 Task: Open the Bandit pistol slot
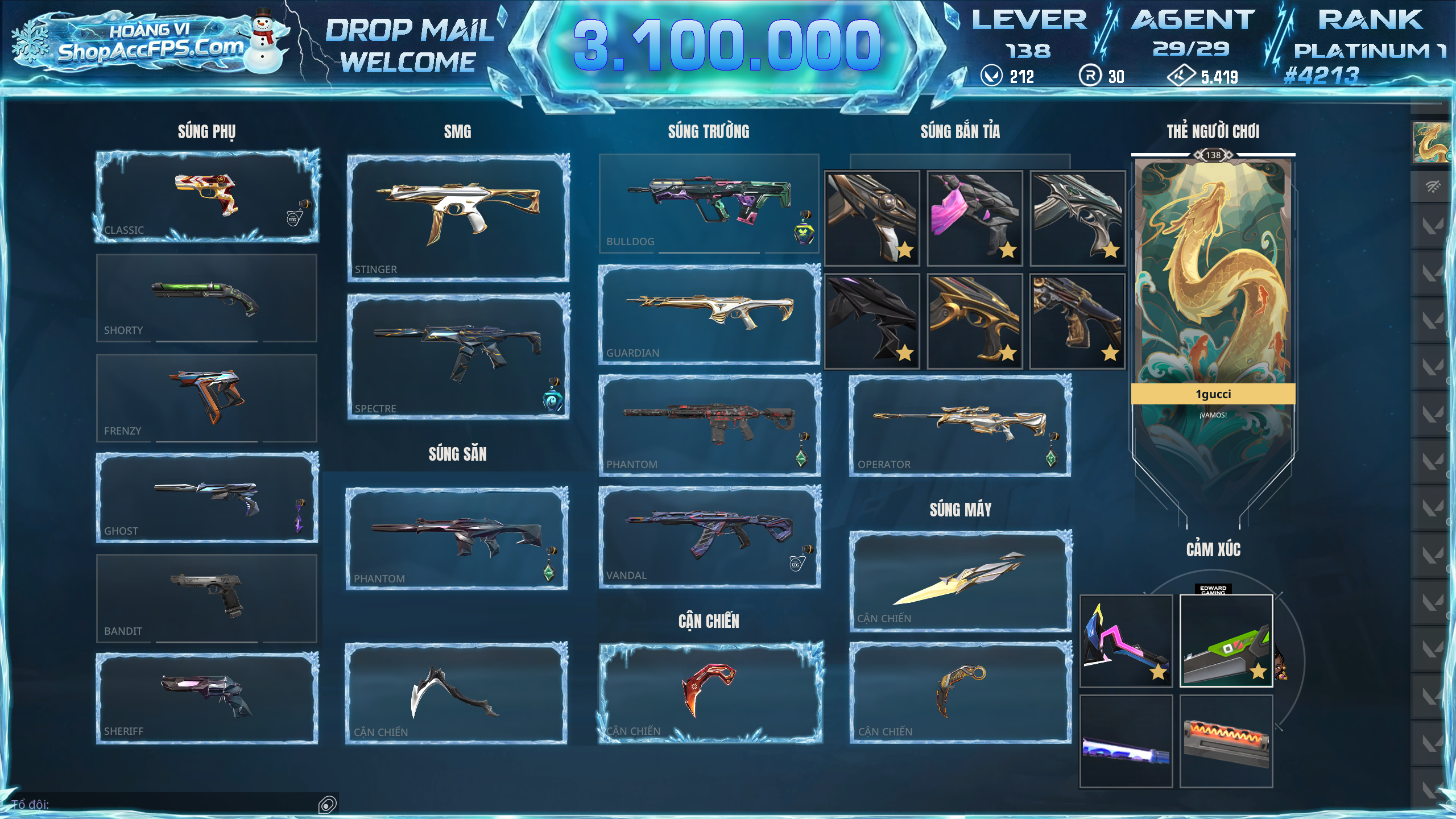pyautogui.click(x=206, y=598)
